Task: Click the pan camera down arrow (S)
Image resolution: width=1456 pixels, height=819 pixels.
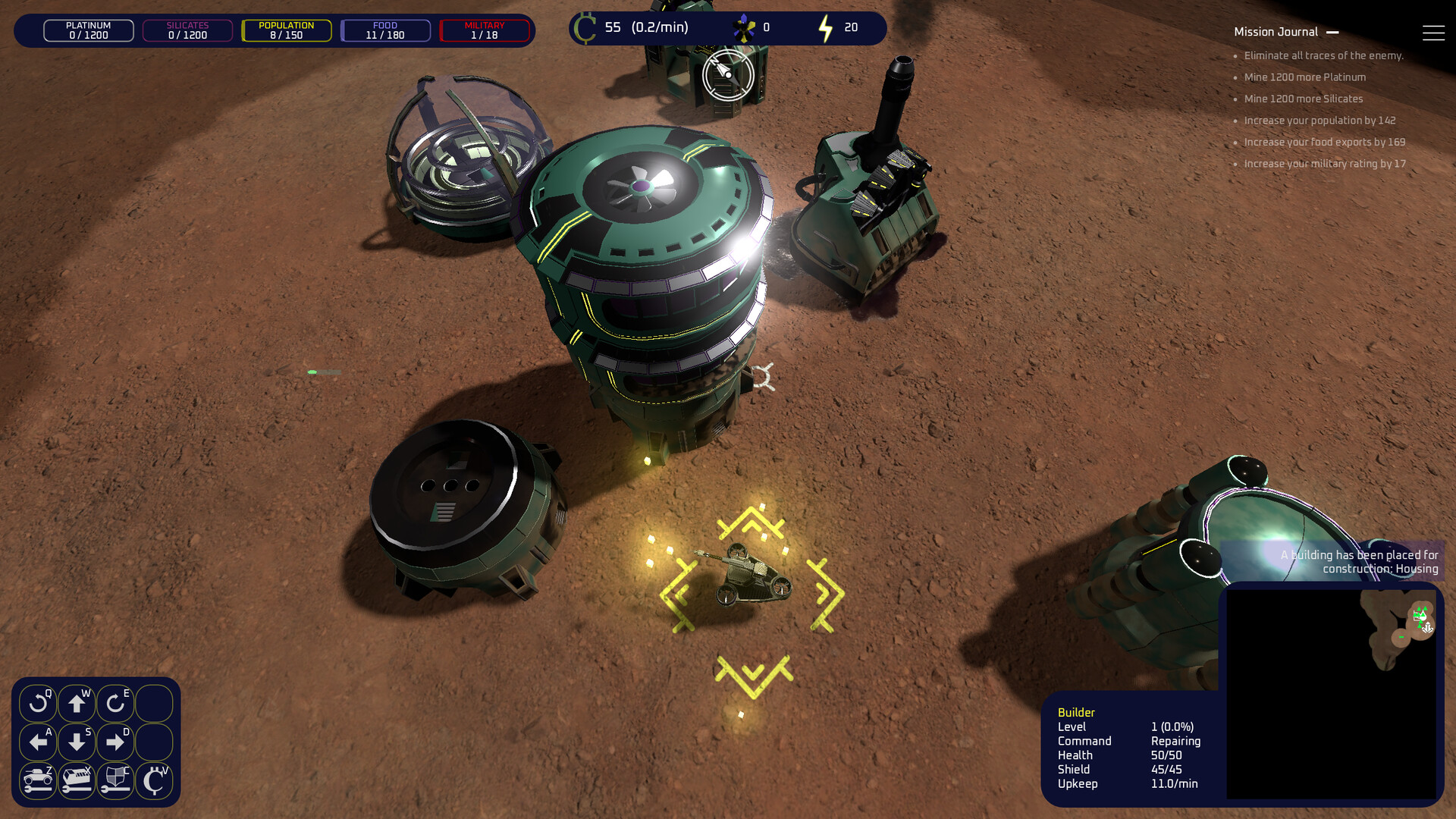Action: pos(77,742)
